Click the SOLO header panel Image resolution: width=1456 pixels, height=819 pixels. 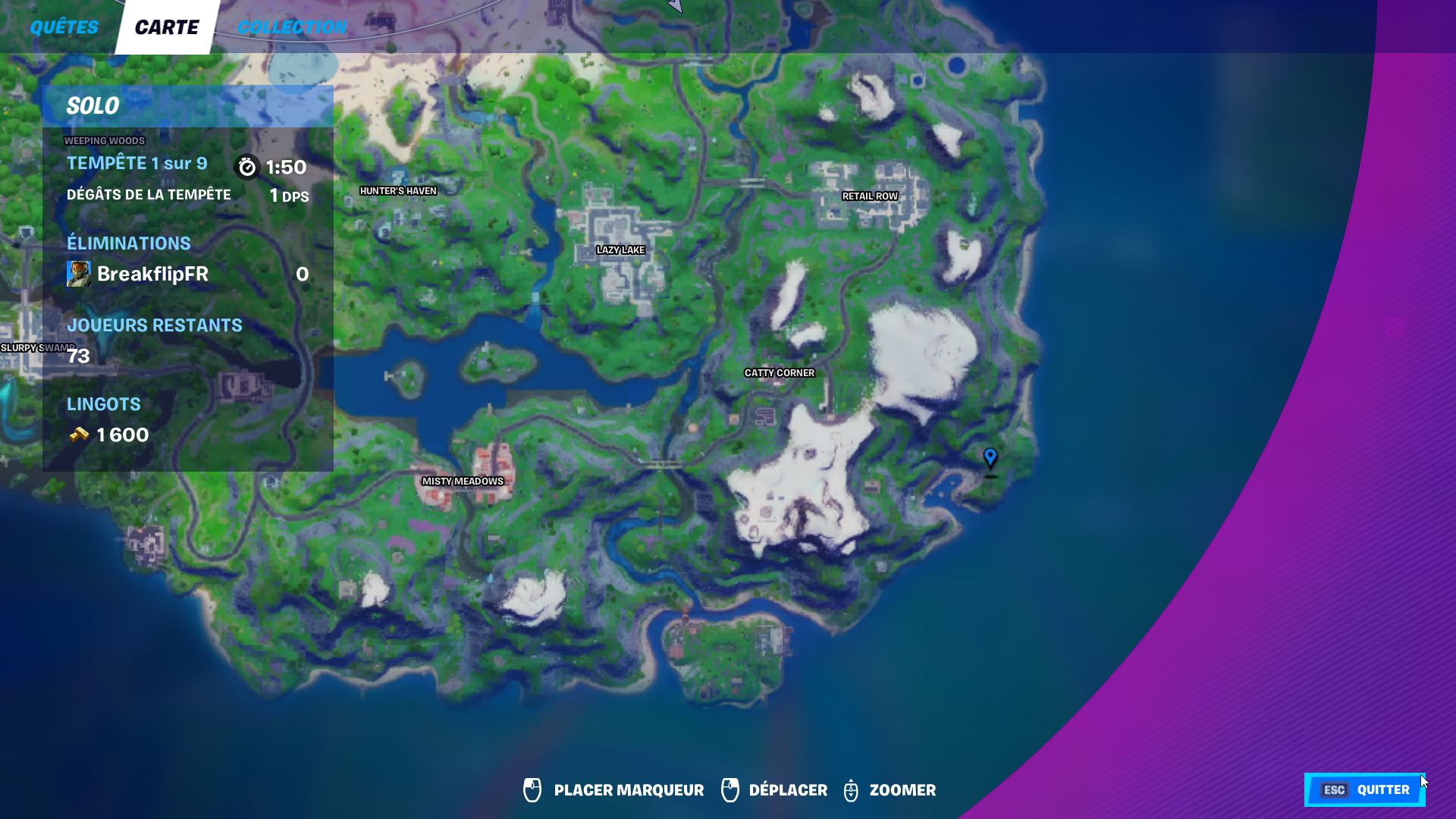pos(92,105)
